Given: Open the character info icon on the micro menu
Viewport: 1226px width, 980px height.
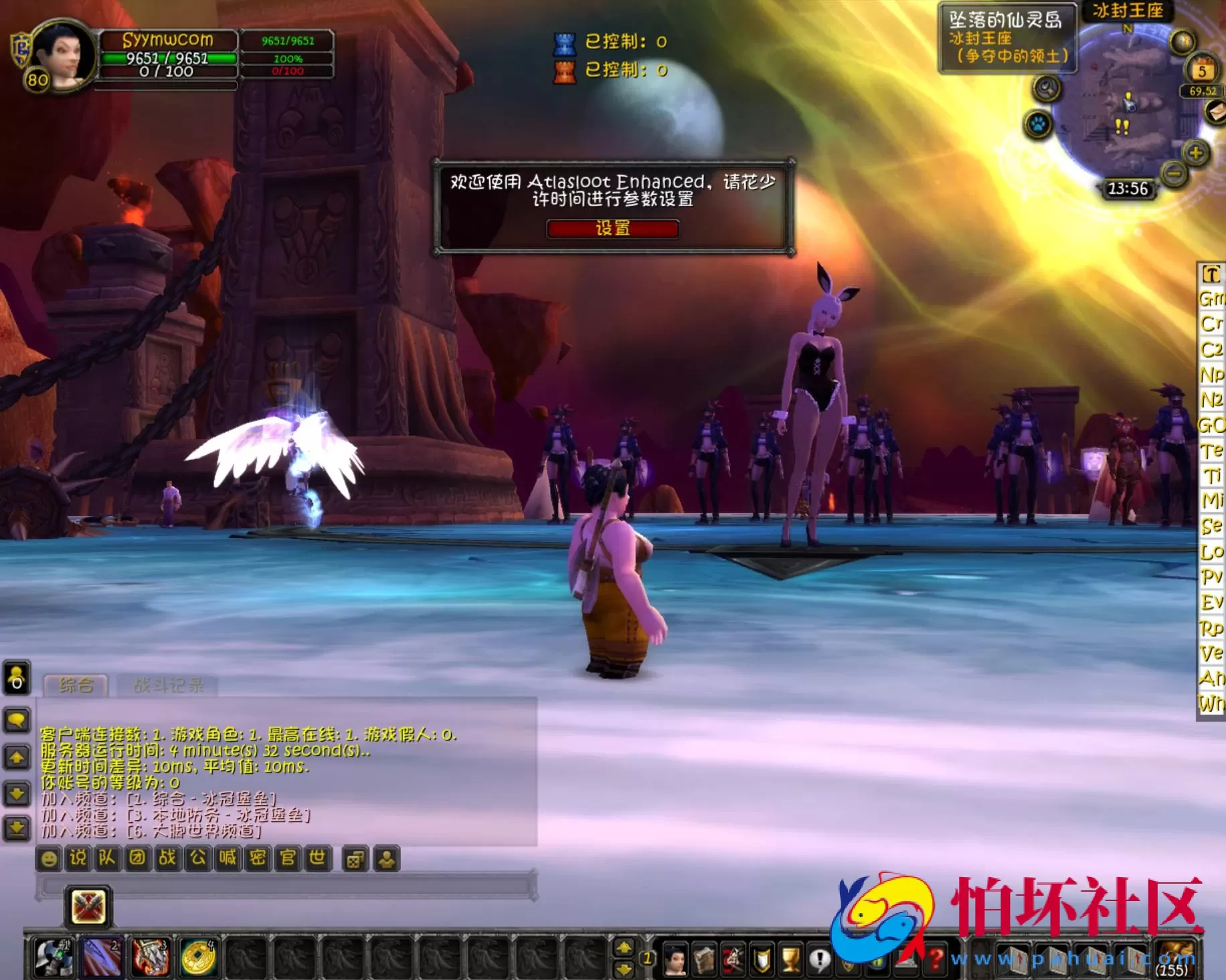Looking at the screenshot, I should 677,958.
